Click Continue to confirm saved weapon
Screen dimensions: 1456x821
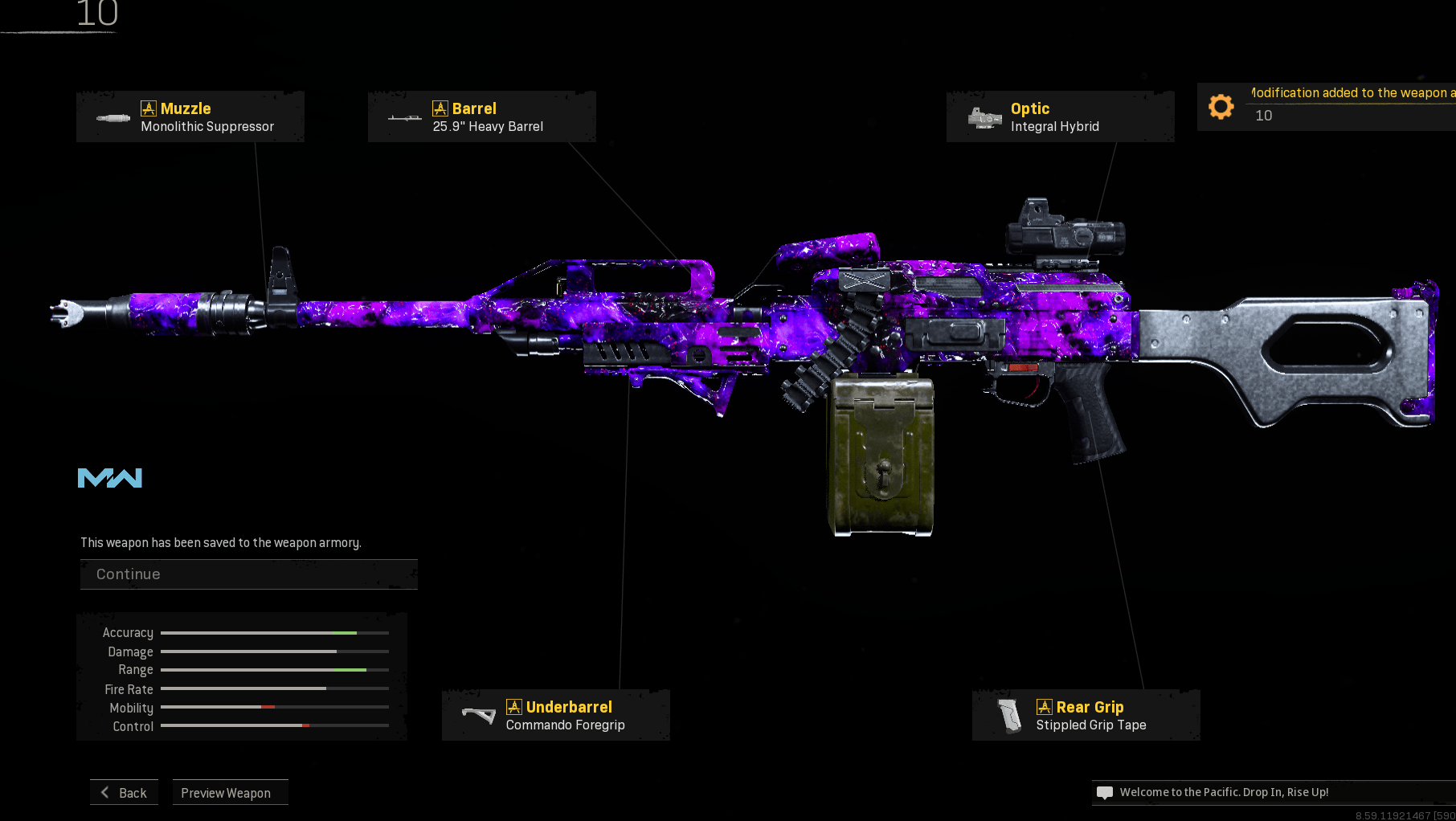248,574
